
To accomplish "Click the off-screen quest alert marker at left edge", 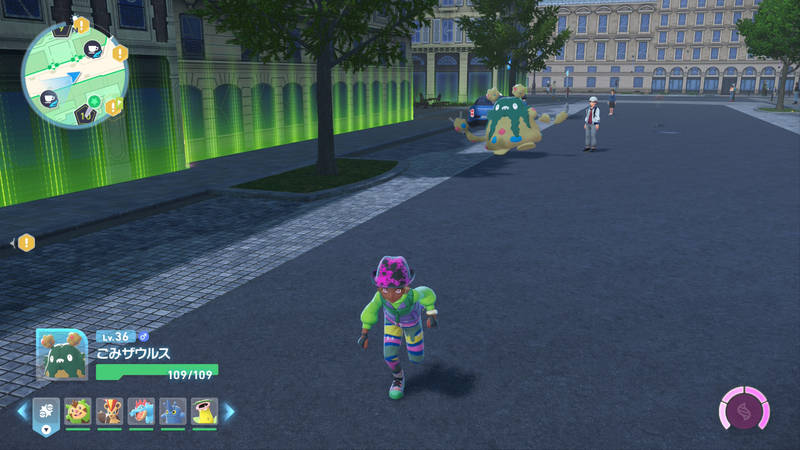I will coord(25,242).
